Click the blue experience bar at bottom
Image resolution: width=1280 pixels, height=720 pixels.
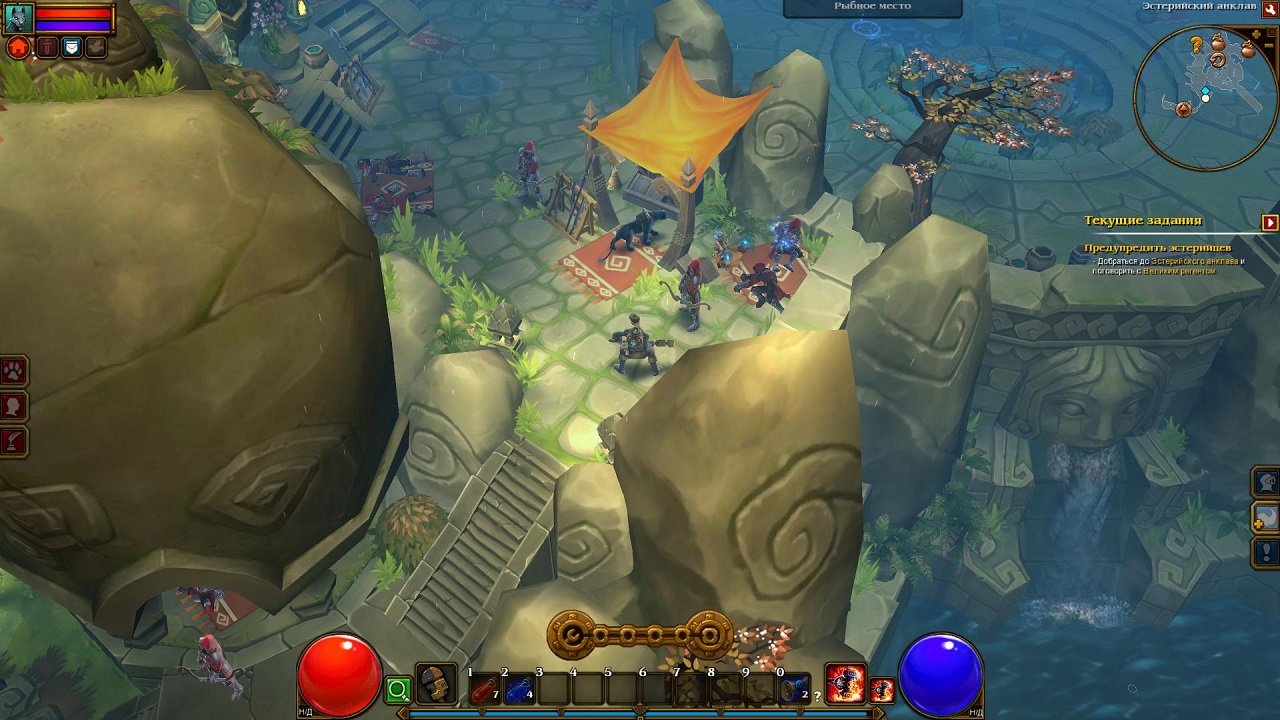[640, 712]
